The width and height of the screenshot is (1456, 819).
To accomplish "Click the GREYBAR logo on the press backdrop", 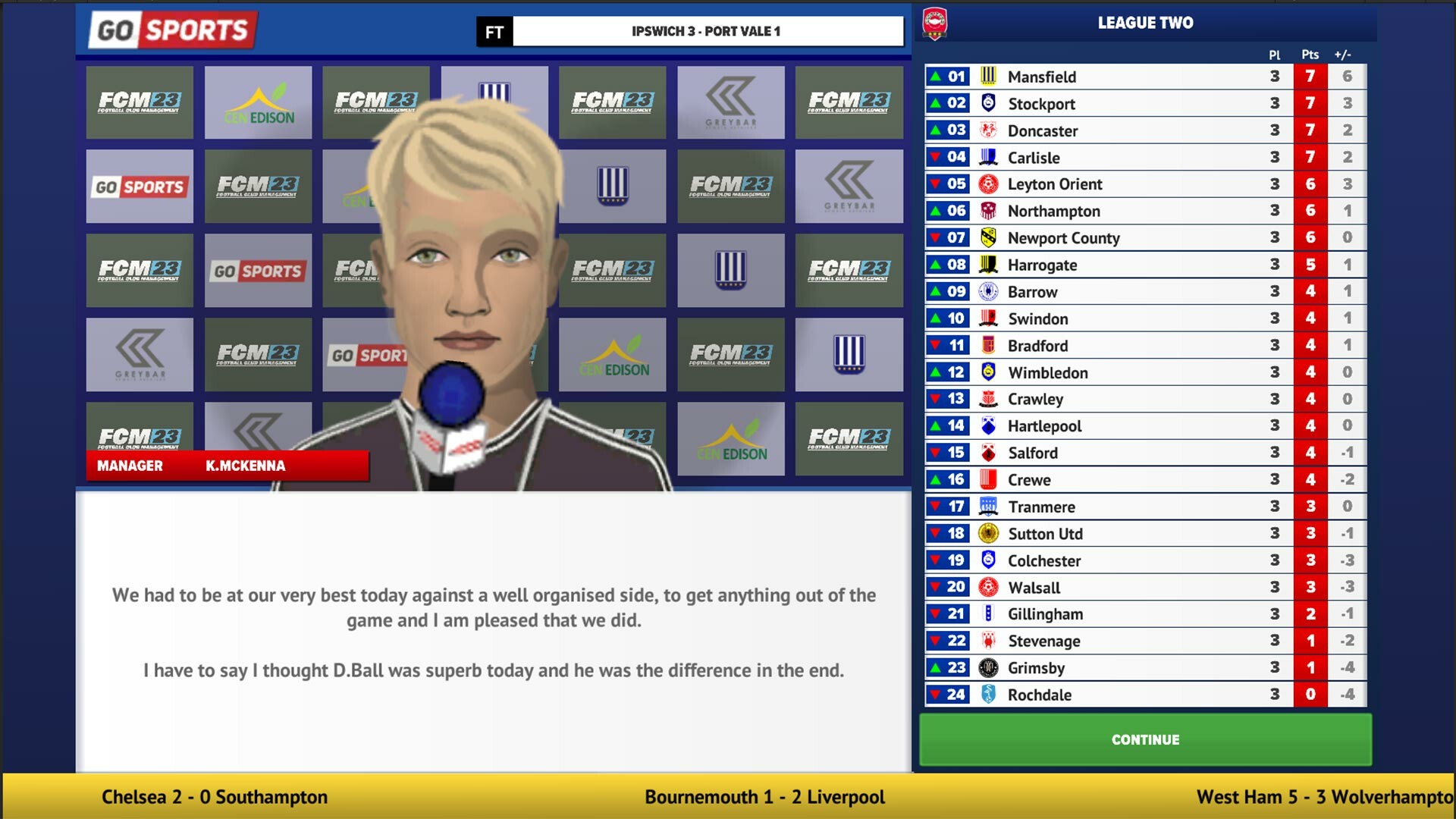I will [x=730, y=103].
